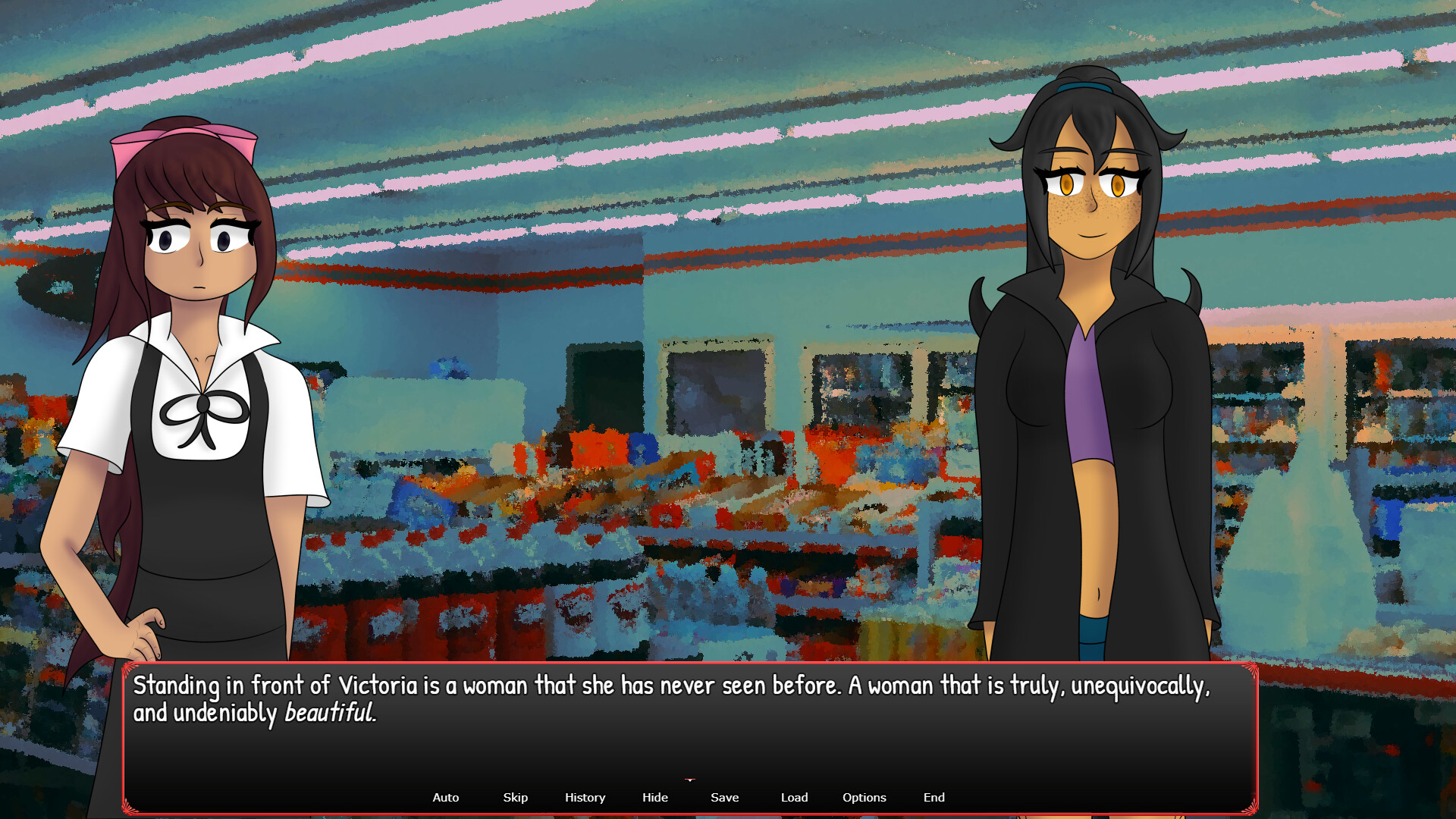Open the Load menu
Viewport: 1456px width, 819px height.
[x=794, y=797]
